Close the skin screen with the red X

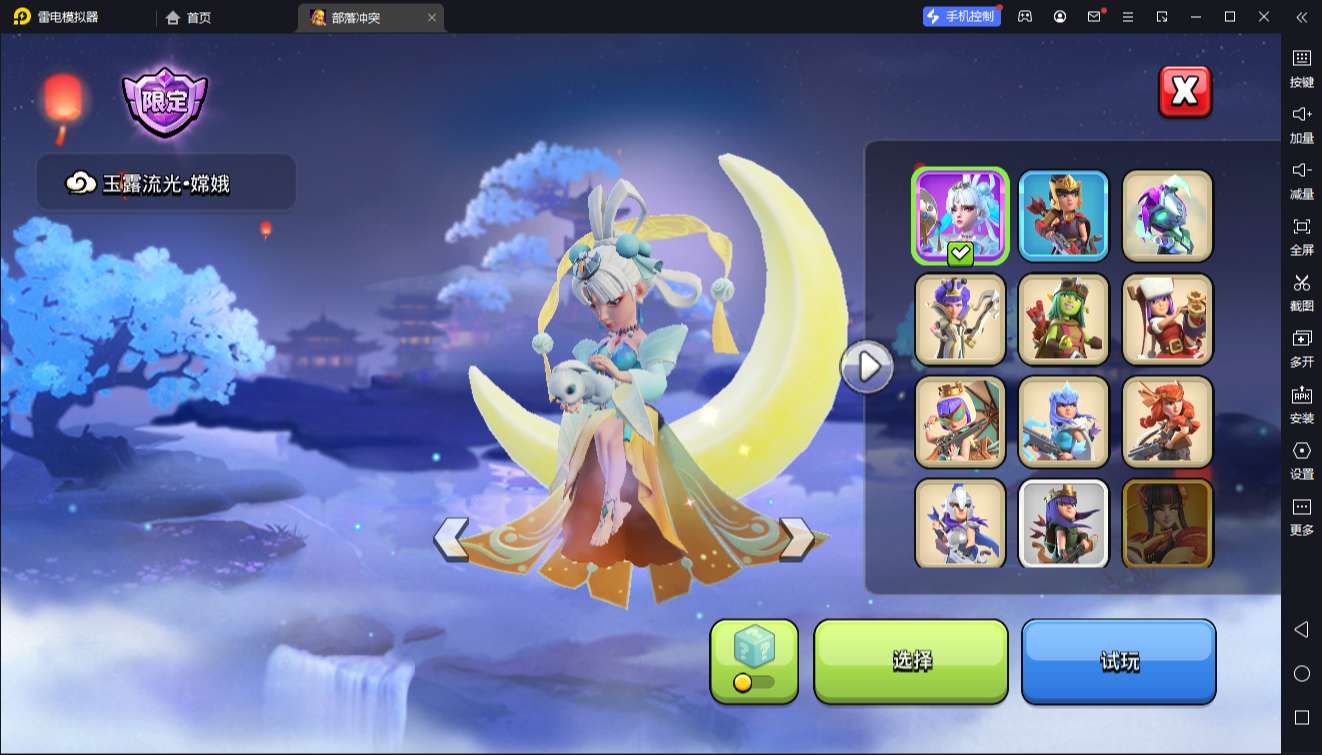(1185, 92)
